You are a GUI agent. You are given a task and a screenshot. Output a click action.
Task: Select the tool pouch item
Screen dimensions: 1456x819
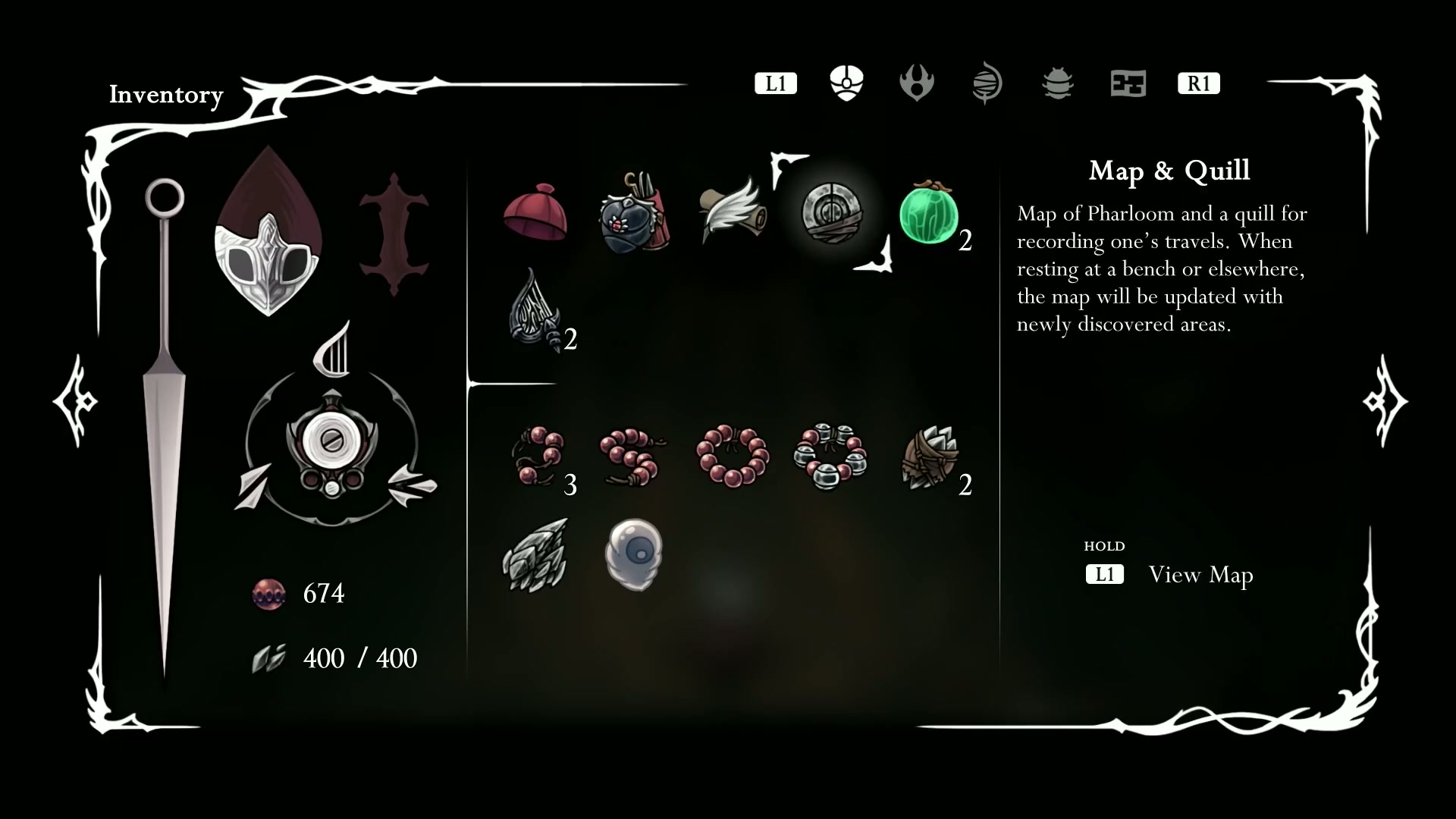click(x=633, y=215)
